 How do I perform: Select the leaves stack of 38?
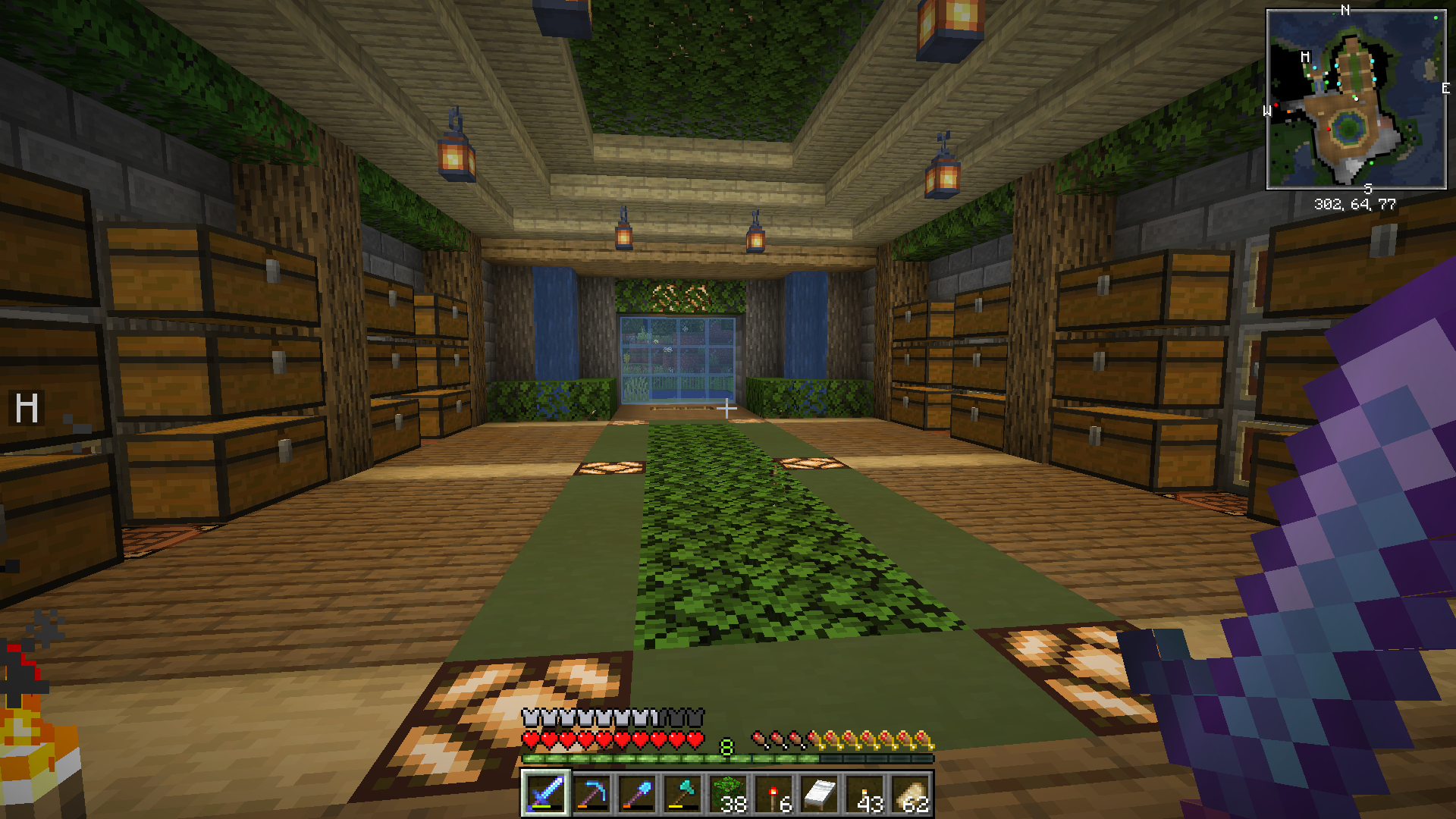click(x=727, y=794)
